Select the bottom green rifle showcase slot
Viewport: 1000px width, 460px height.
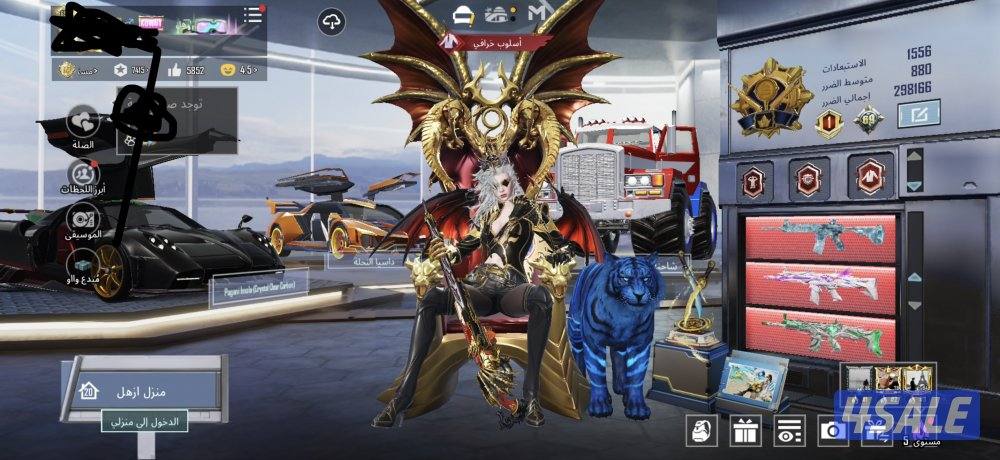click(x=820, y=331)
